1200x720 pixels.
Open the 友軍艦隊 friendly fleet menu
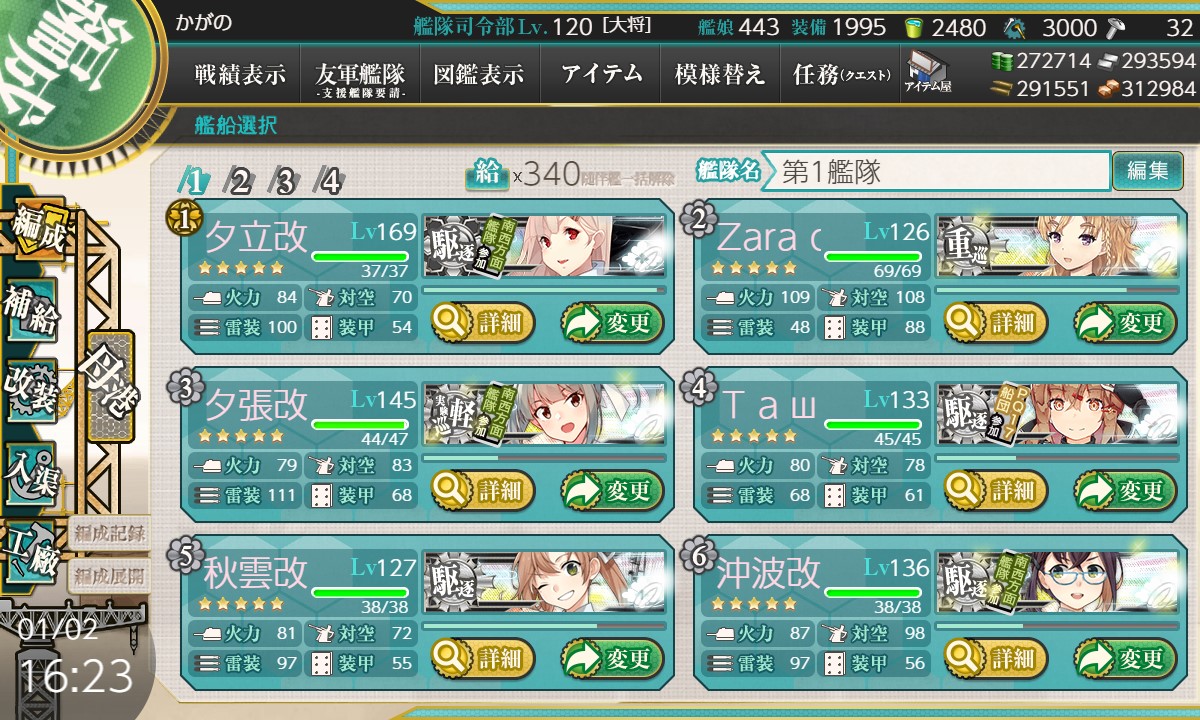359,74
